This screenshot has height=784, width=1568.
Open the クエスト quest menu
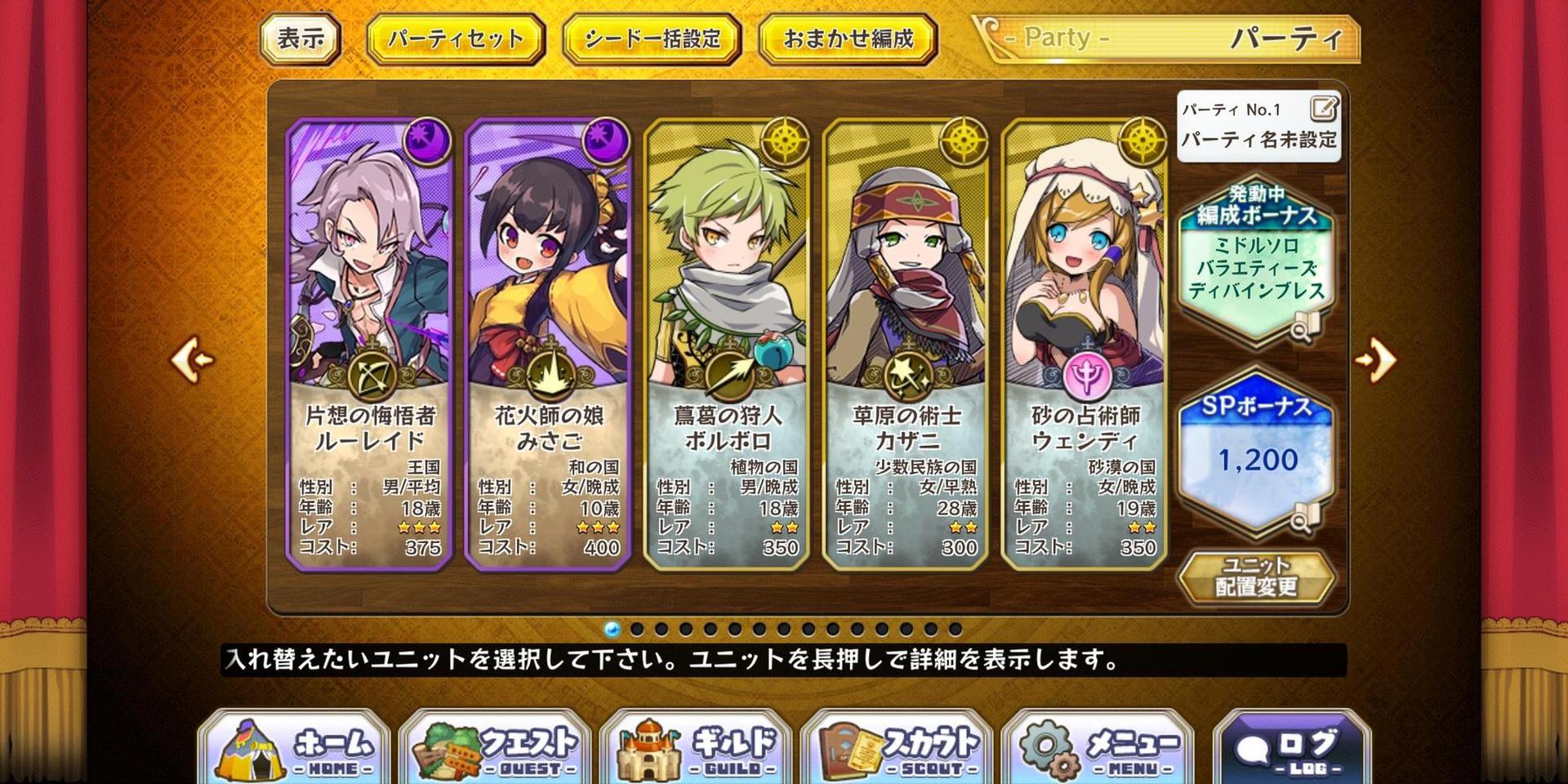pos(495,749)
